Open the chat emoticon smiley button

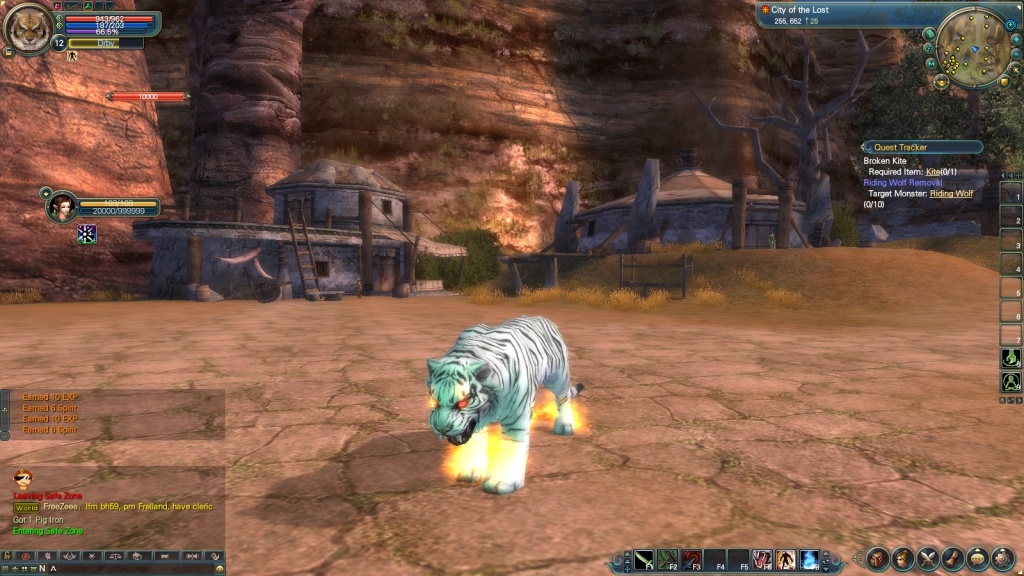click(22, 478)
